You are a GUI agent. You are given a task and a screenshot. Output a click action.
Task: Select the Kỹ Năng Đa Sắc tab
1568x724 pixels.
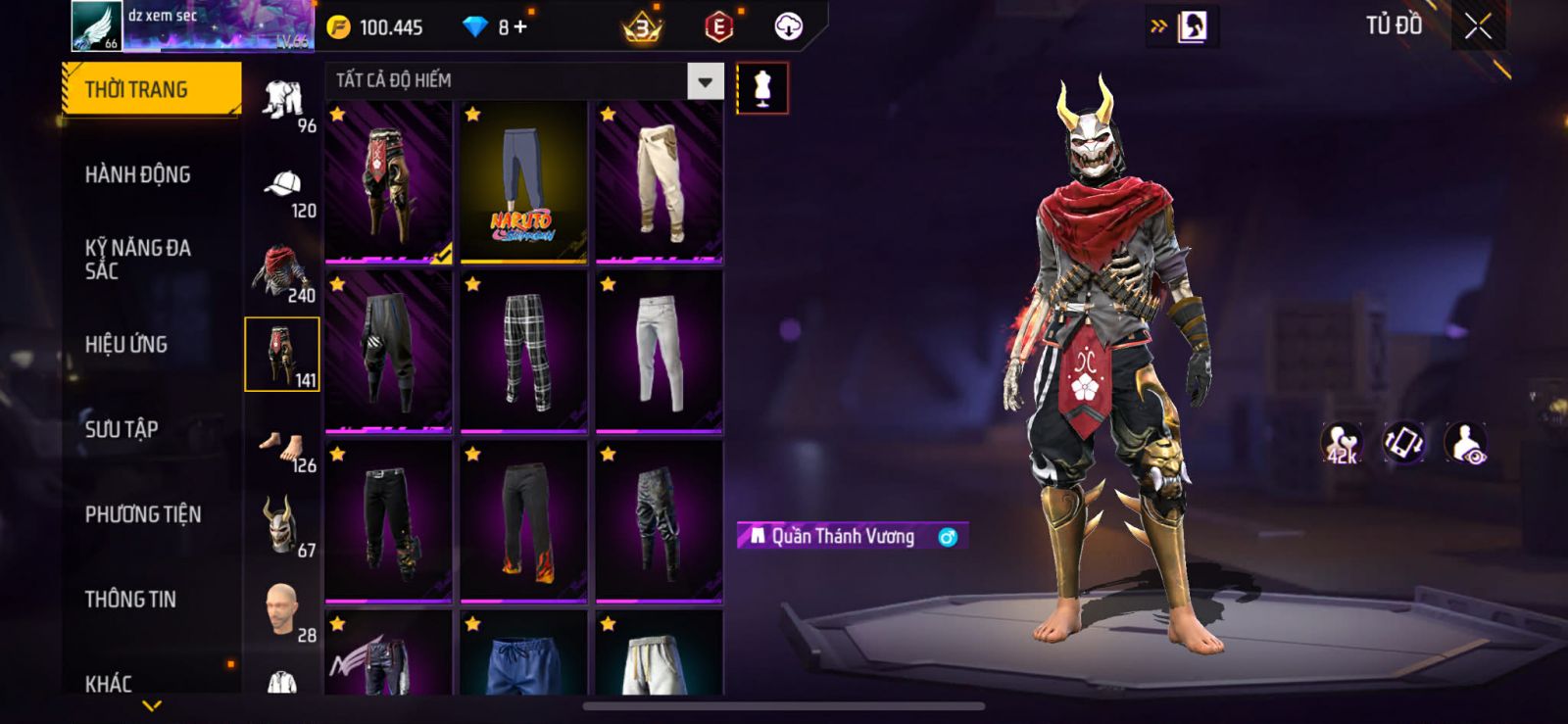pos(138,260)
